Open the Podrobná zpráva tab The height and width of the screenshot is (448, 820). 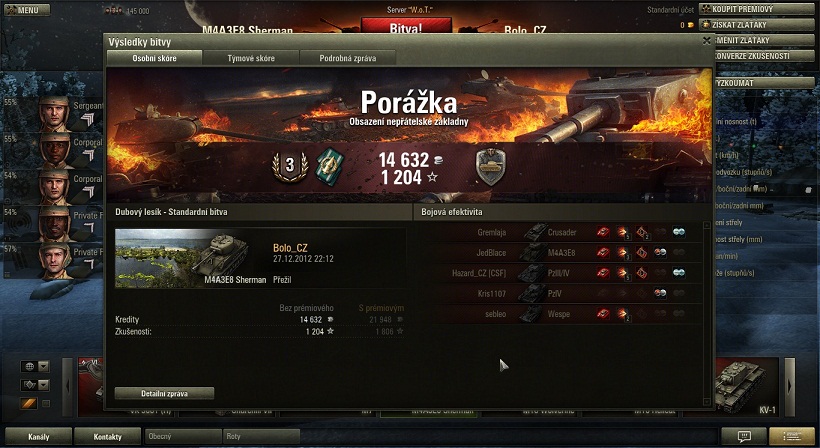[347, 58]
